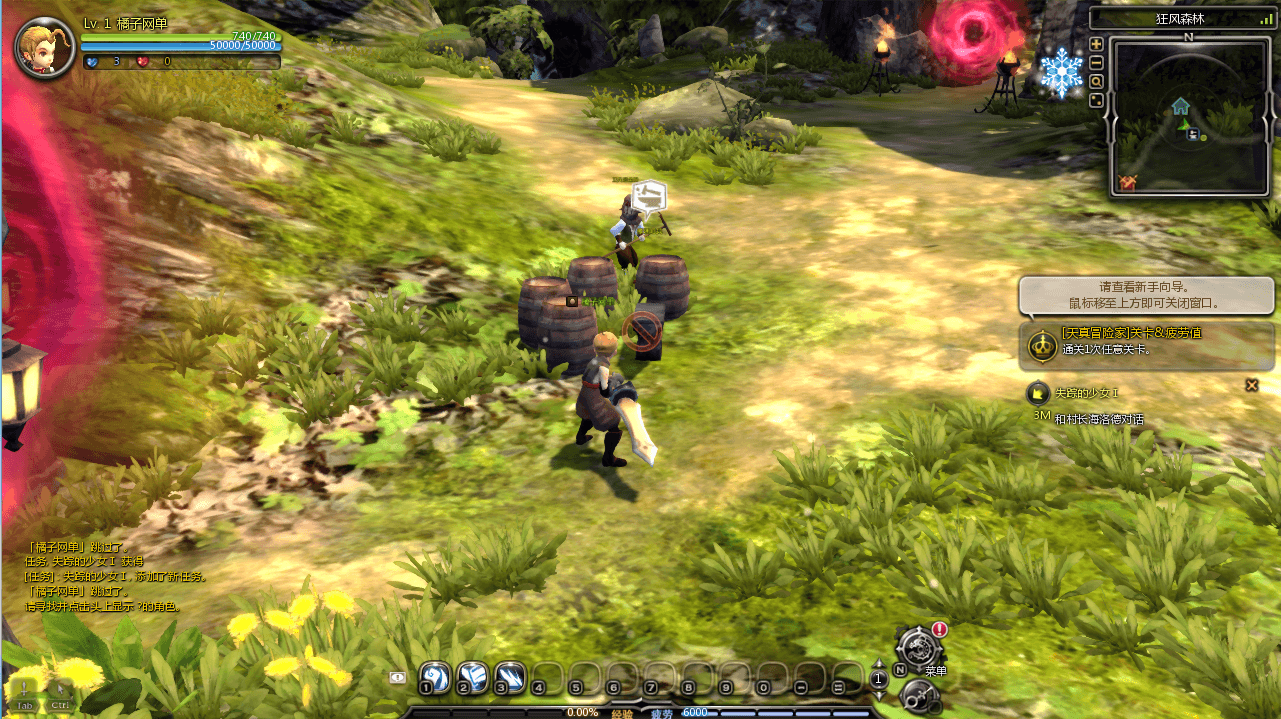Zoom in the minimap with plus button
This screenshot has height=719, width=1281.
pos(1096,44)
